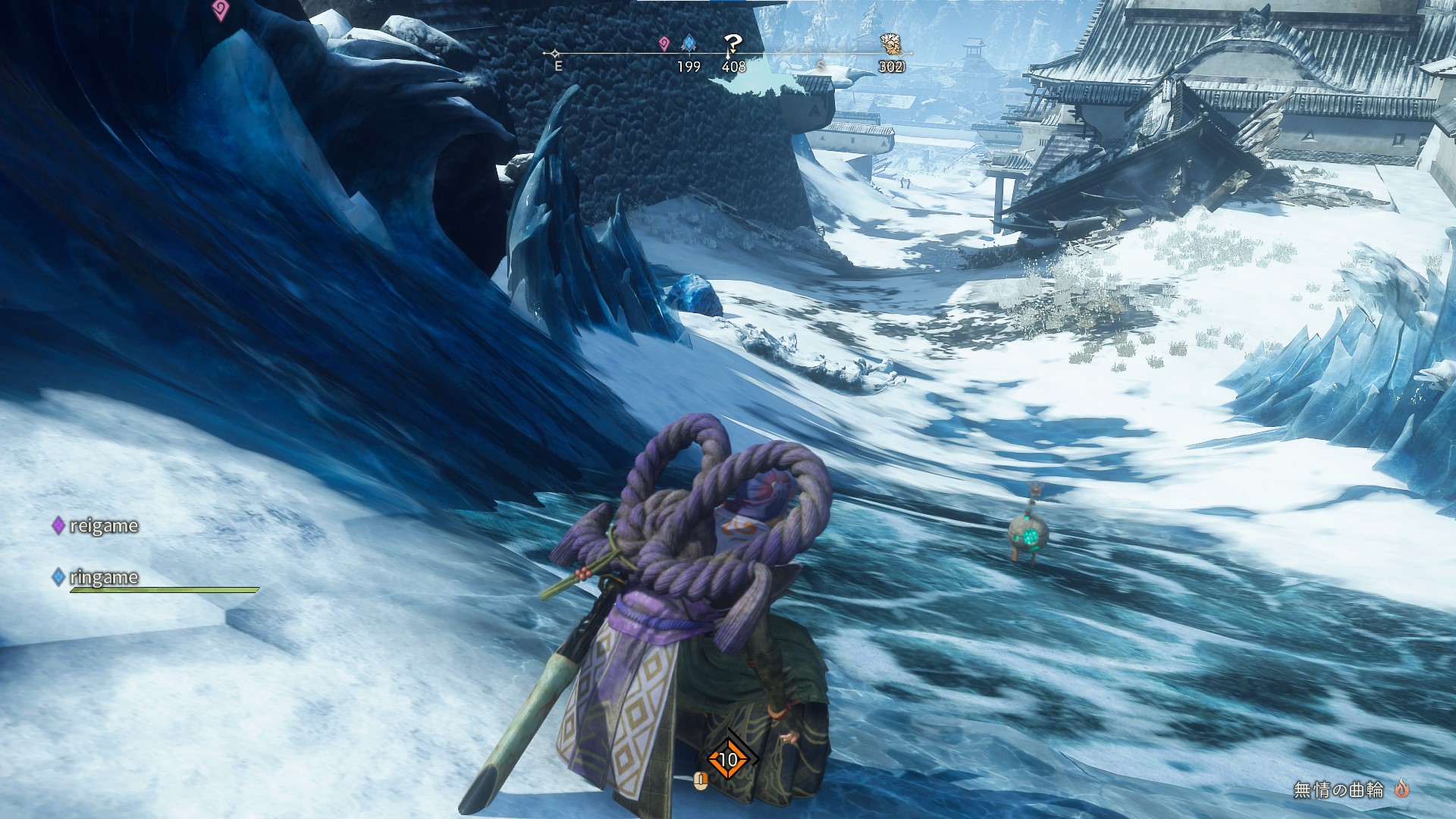Screen dimensions: 1456x819
Task: Click the orange diamond gauge showing 10
Action: (727, 759)
